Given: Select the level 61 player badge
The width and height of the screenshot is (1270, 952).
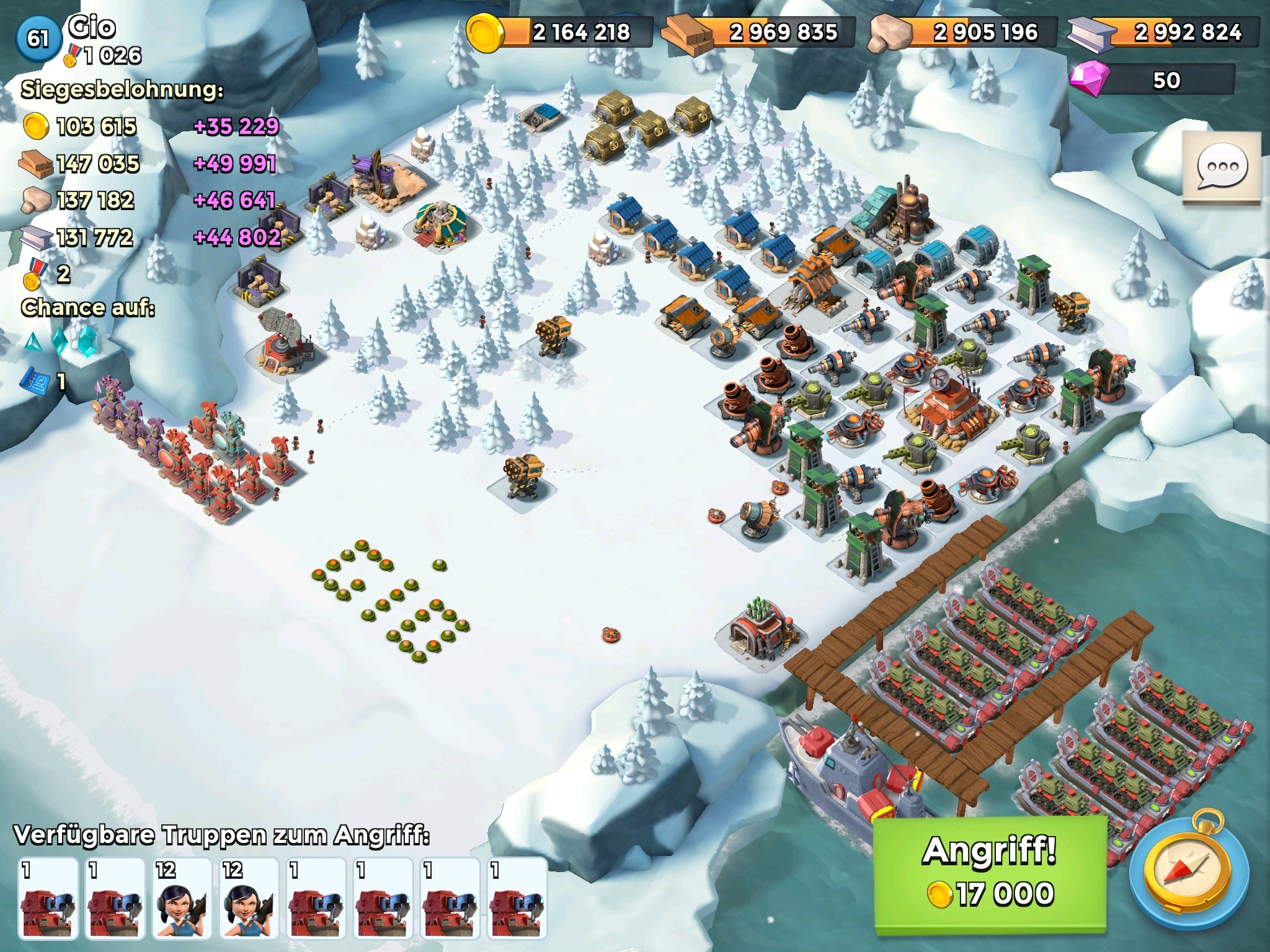Looking at the screenshot, I should (x=38, y=38).
